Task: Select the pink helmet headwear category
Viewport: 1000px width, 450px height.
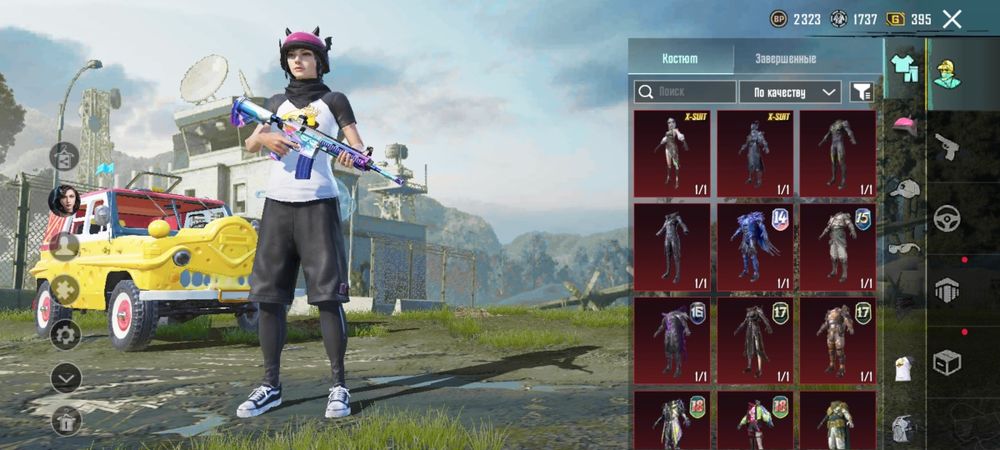Action: [x=905, y=125]
